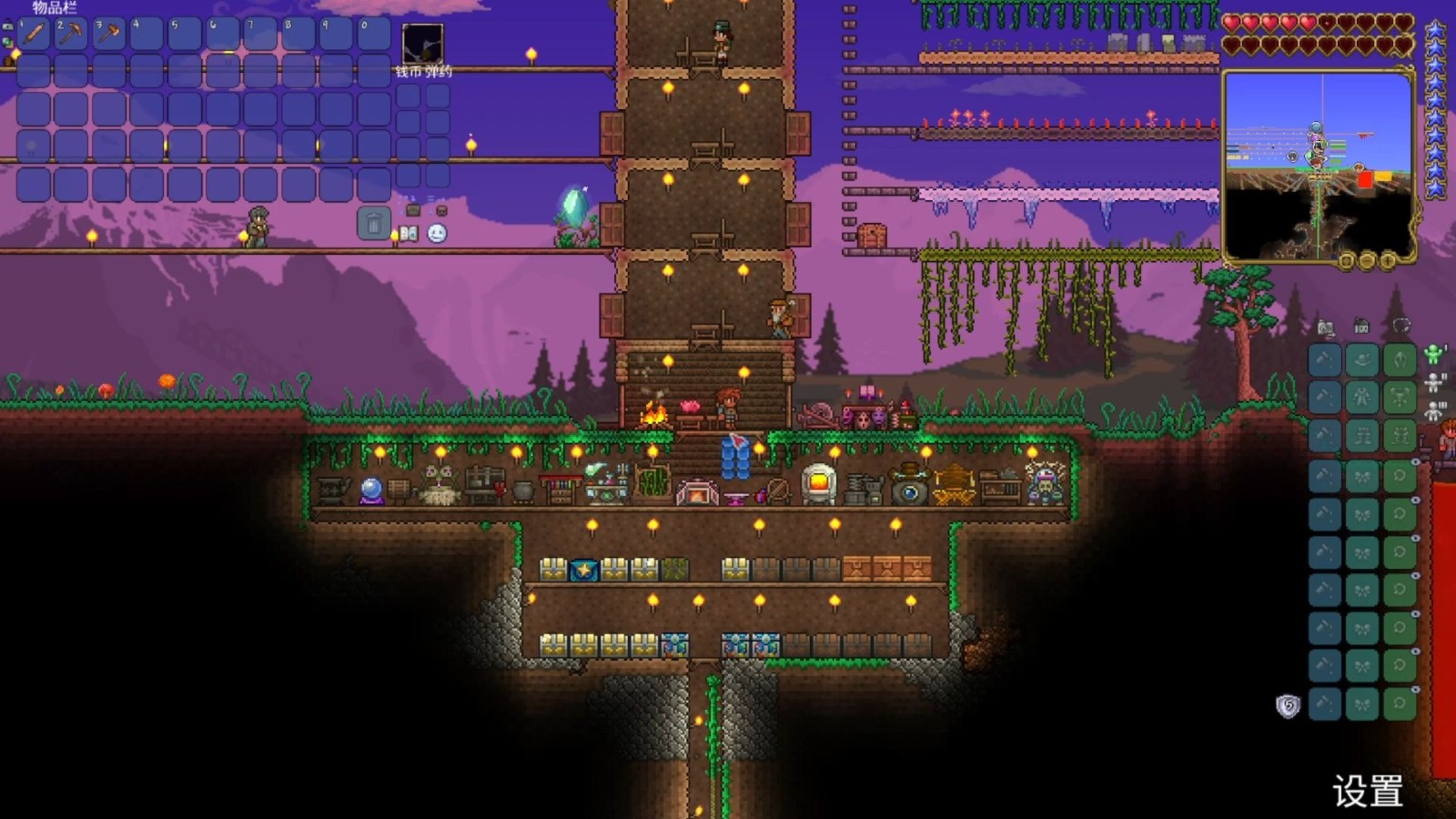1456x819 pixels.
Task: Select the copper shortsword in hotbar slot 1
Action: (34, 34)
